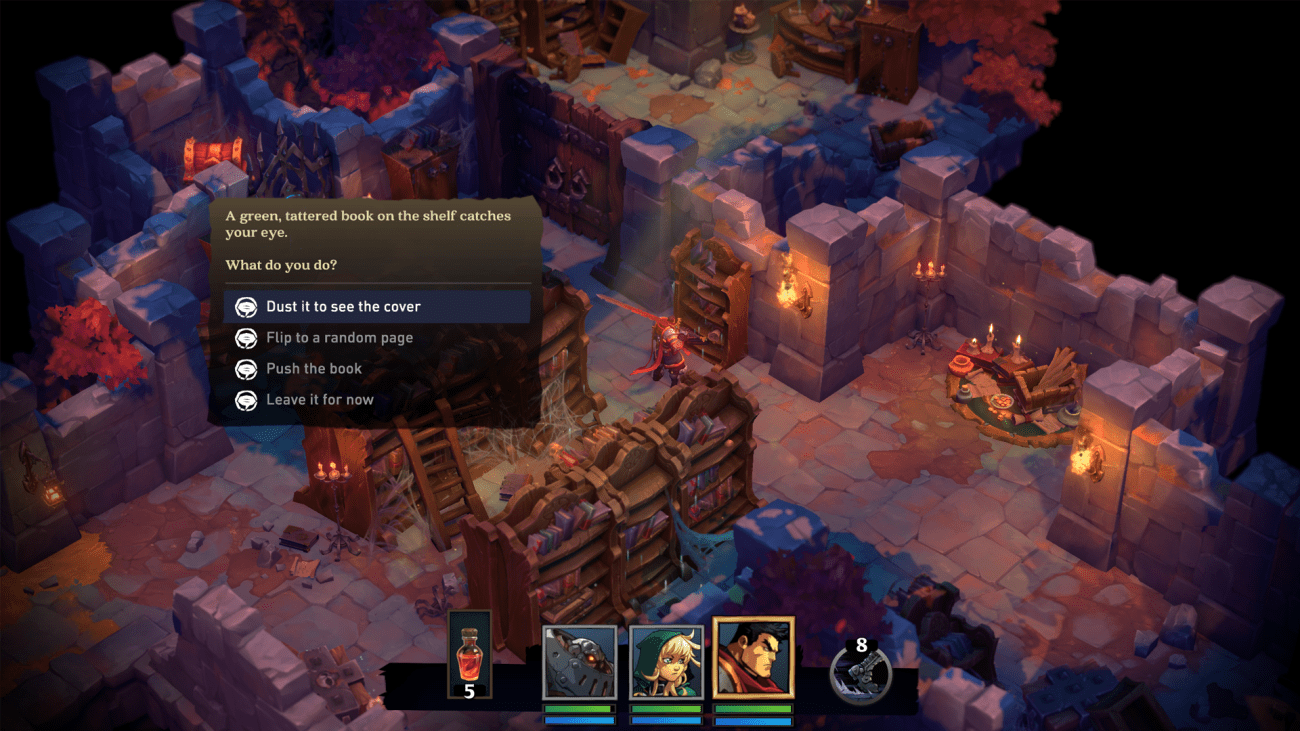Click the "Push the book" dialogue choice
This screenshot has width=1300, height=731.
point(317,368)
